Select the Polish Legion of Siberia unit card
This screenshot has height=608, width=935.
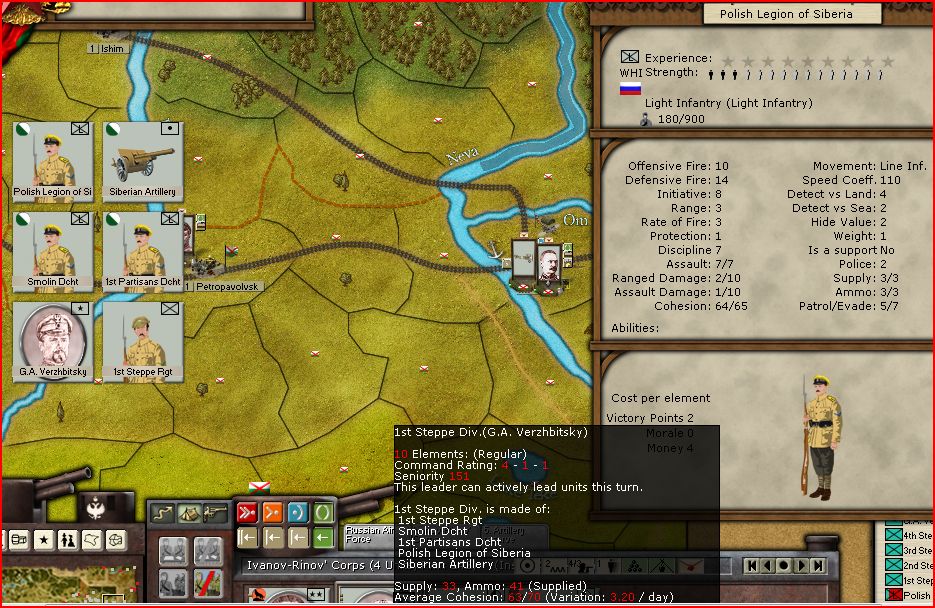pyautogui.click(x=52, y=161)
